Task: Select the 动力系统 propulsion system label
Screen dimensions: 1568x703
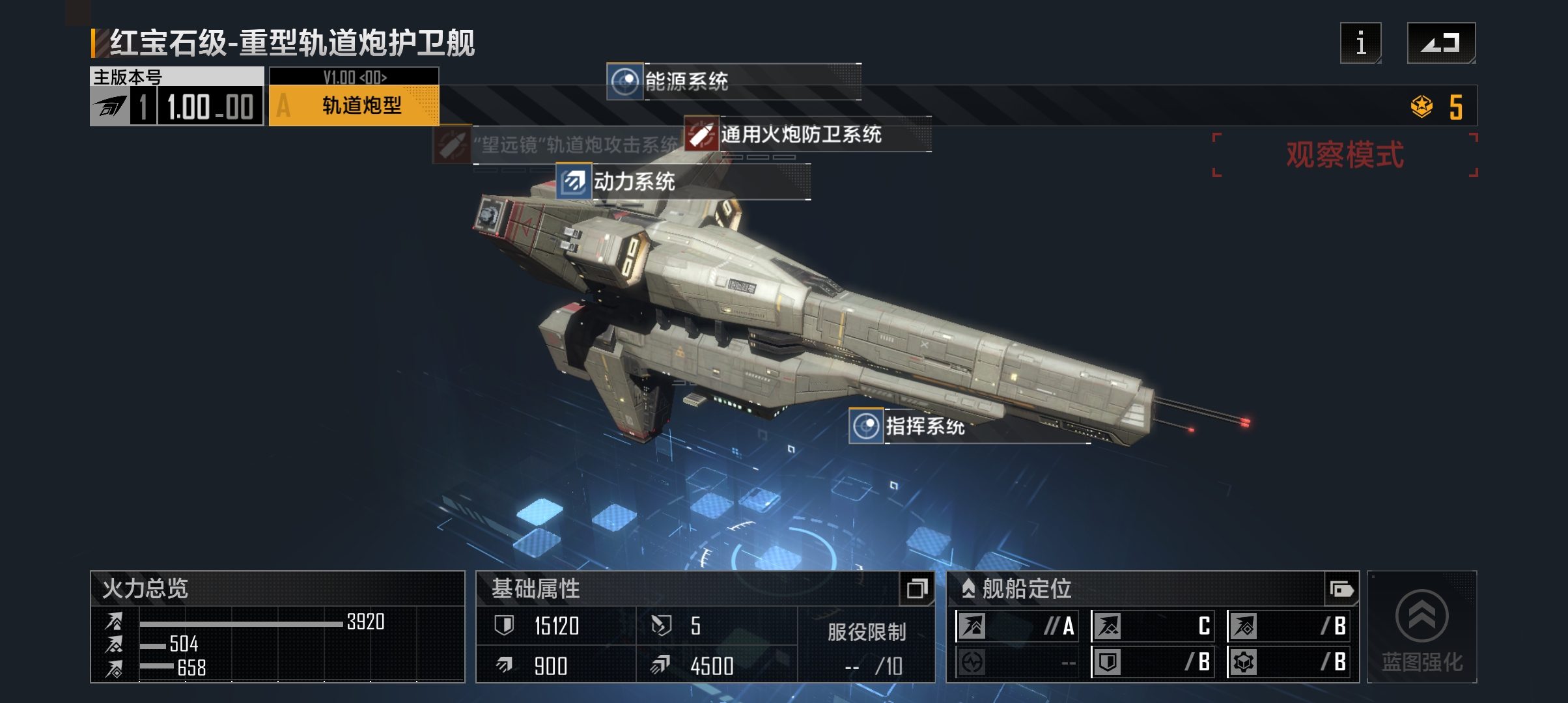Action: click(634, 182)
